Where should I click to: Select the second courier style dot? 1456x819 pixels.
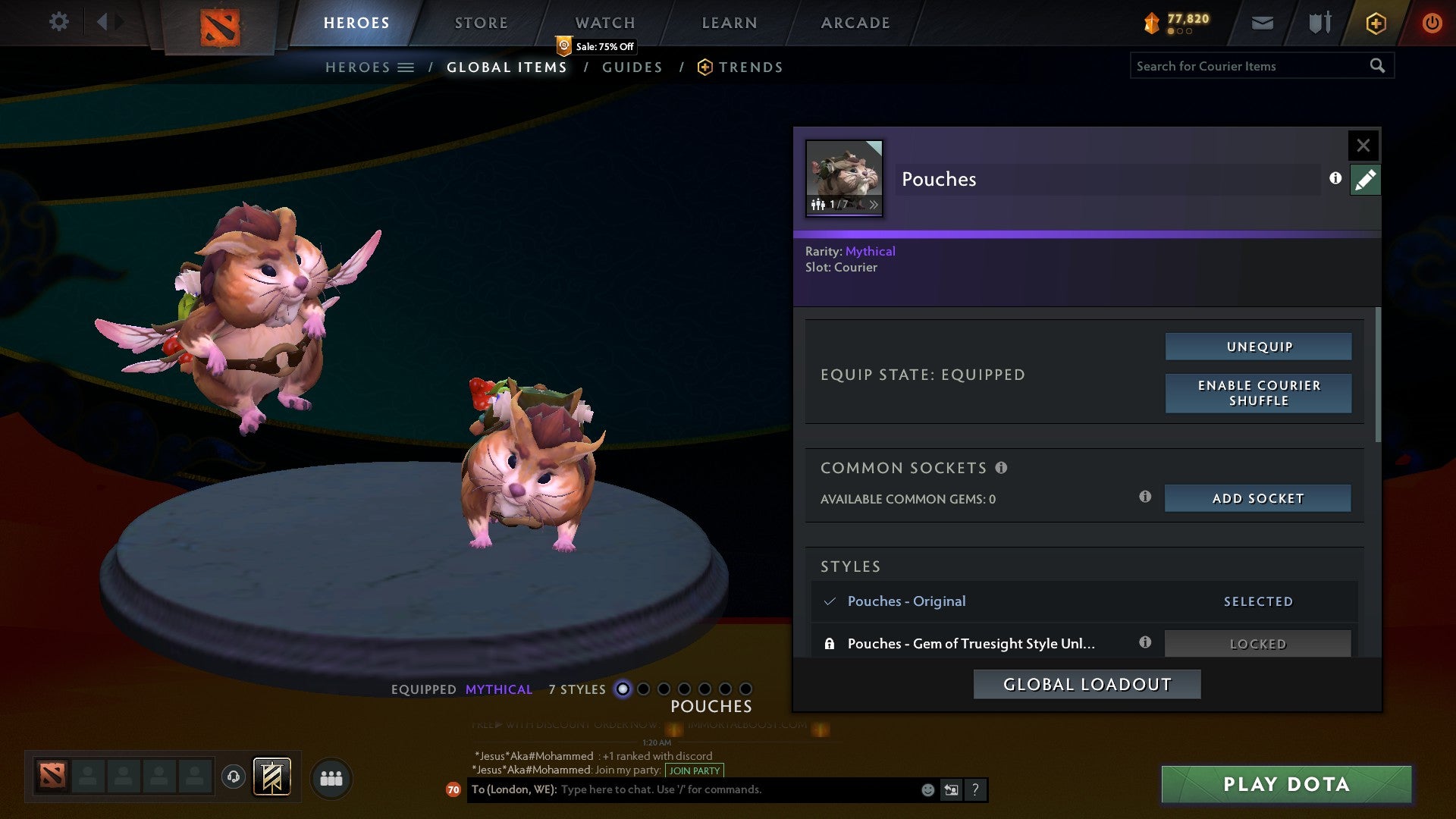(644, 689)
